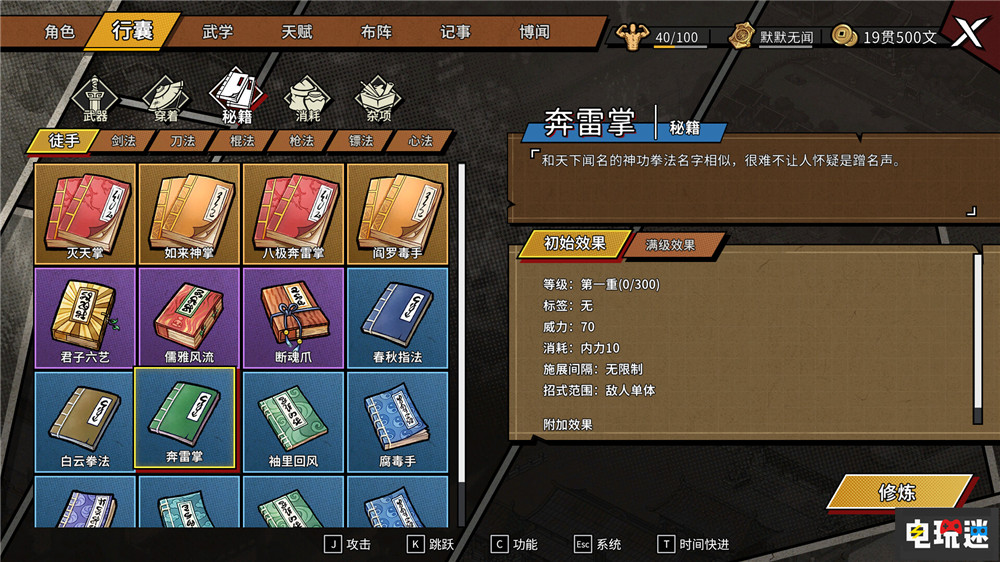
Task: Switch to the 角色 tab
Action: click(x=59, y=31)
